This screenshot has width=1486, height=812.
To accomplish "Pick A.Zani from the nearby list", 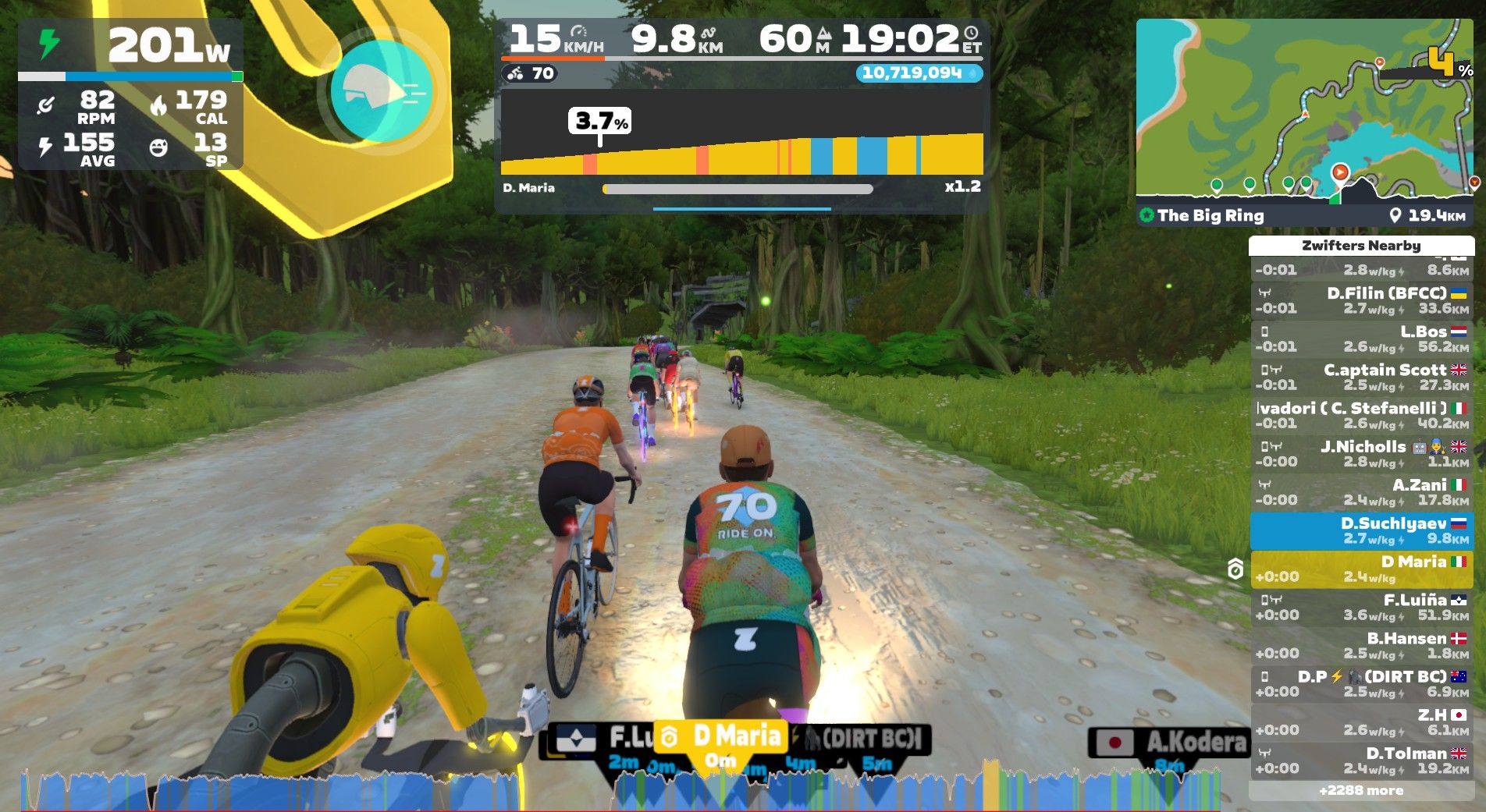I will point(1361,491).
